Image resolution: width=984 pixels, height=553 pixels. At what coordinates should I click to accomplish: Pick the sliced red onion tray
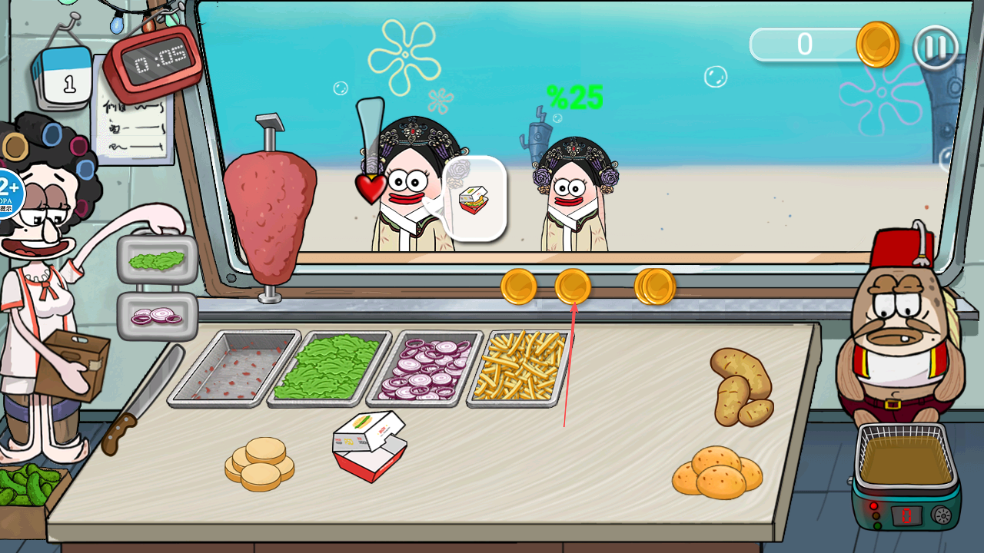point(425,368)
